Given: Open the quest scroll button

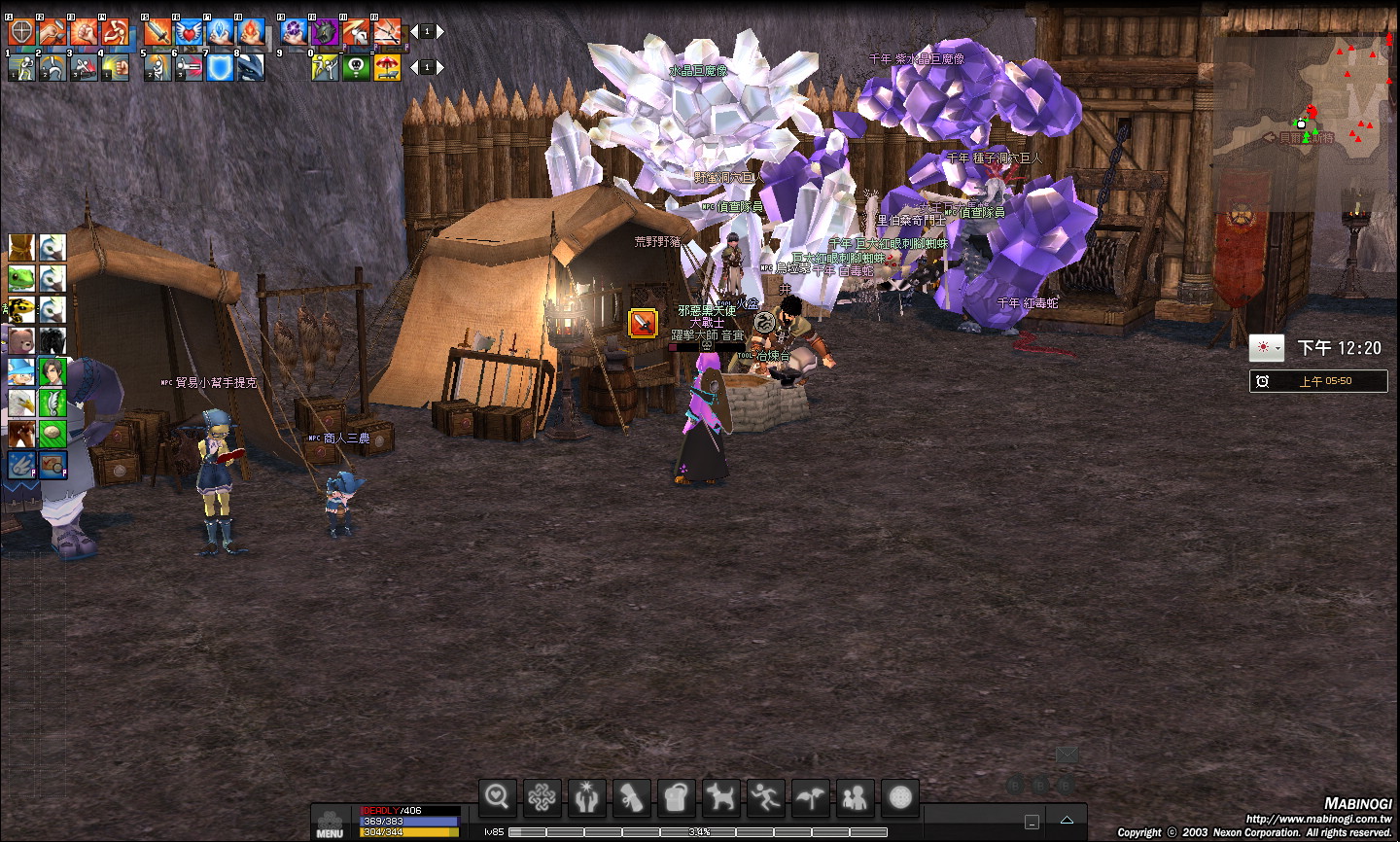Looking at the screenshot, I should (x=631, y=798).
